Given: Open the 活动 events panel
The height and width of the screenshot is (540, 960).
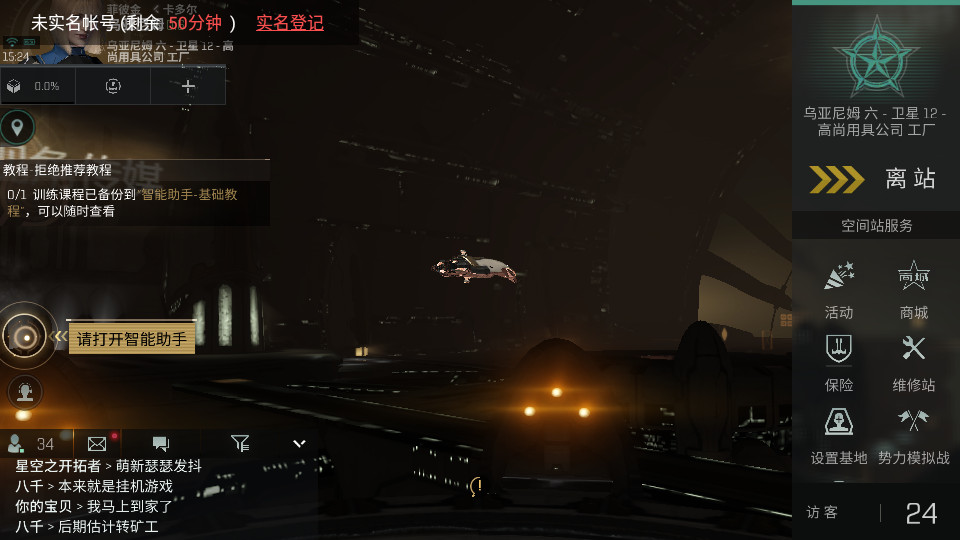Looking at the screenshot, I should coord(838,288).
